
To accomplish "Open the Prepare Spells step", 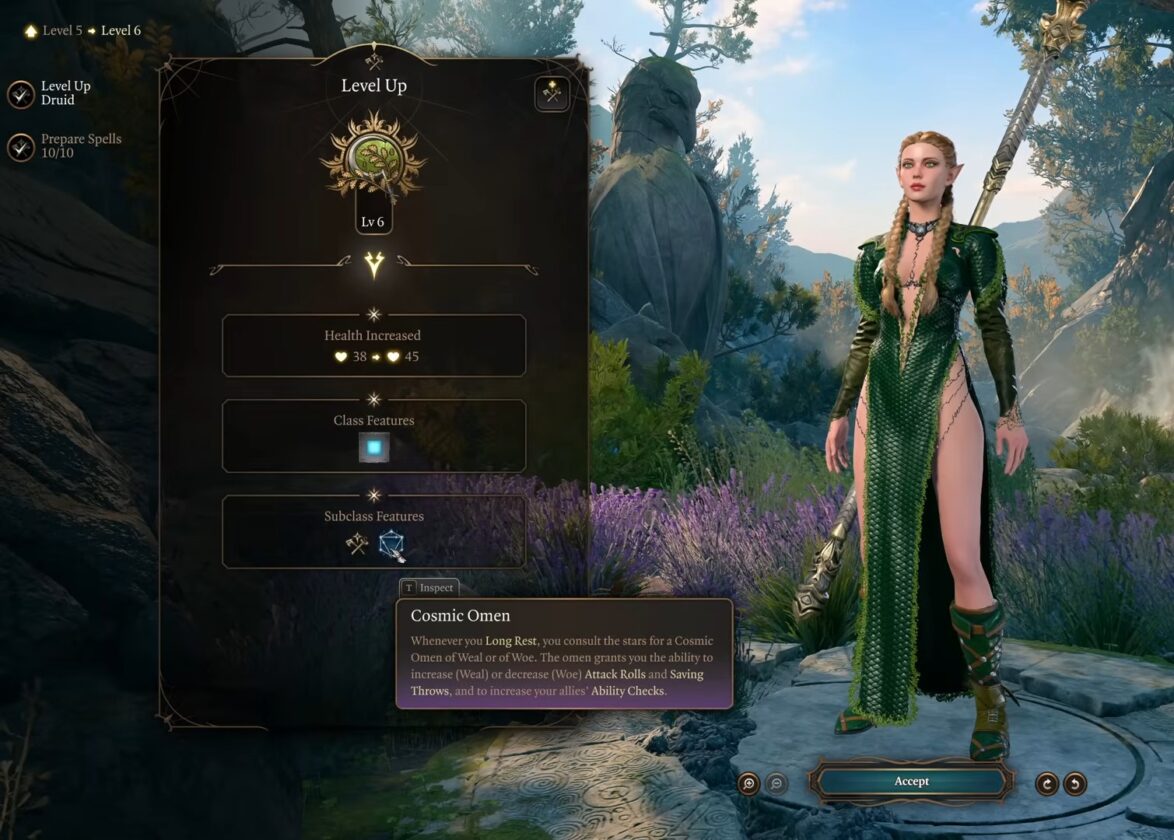I will (x=21, y=147).
